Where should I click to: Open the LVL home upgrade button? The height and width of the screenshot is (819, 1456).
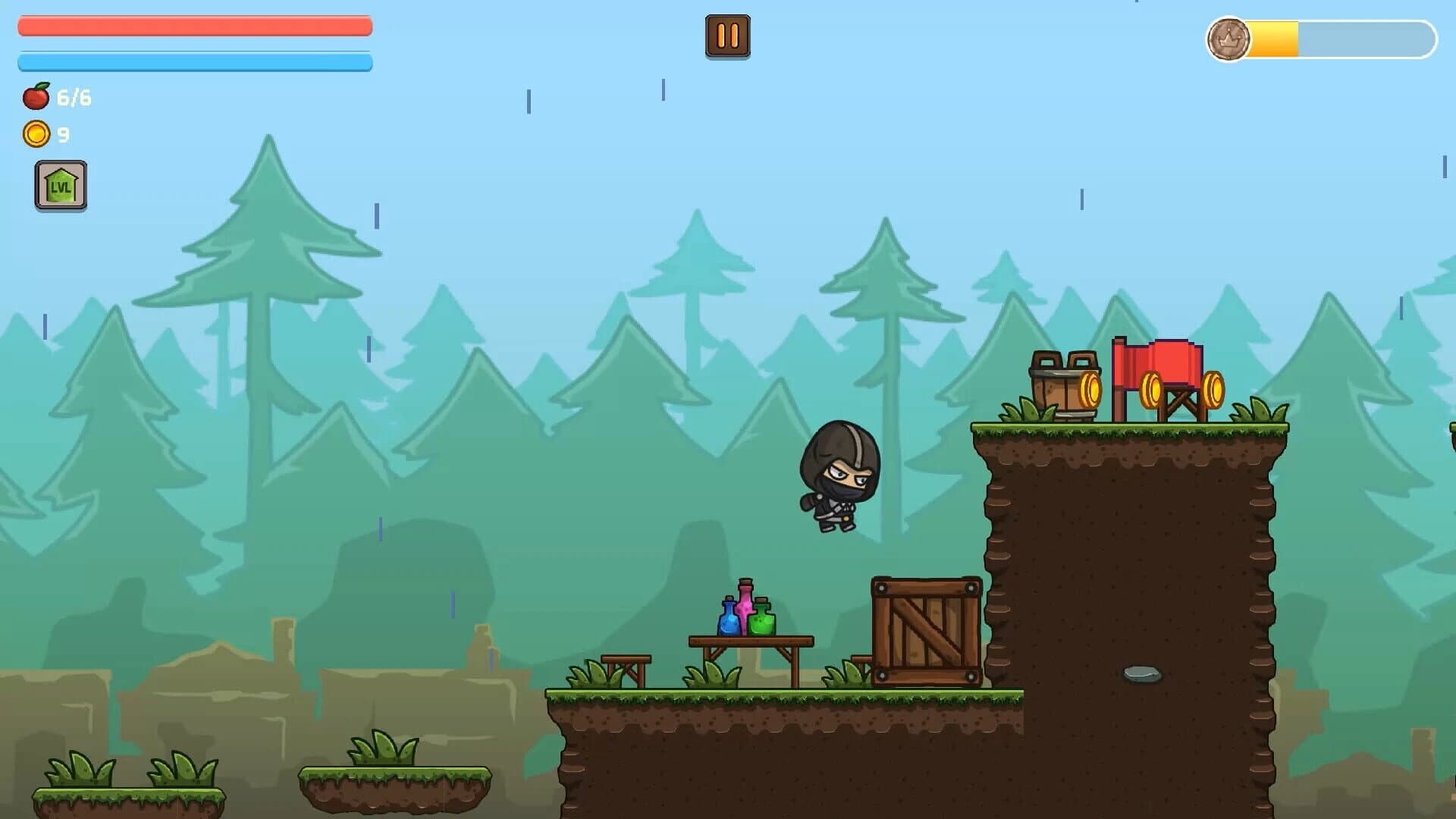(61, 184)
